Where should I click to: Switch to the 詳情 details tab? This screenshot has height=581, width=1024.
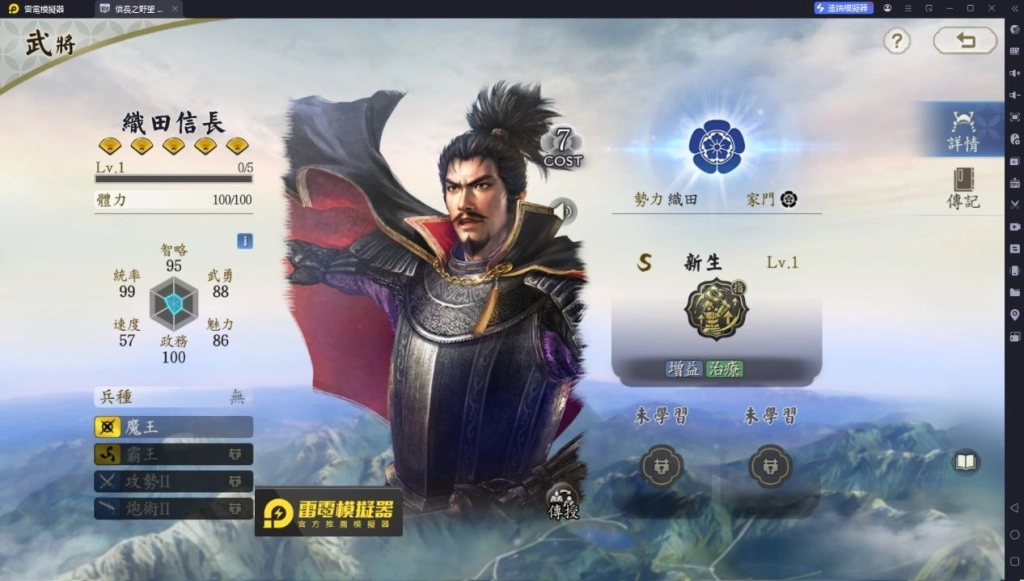coord(963,130)
